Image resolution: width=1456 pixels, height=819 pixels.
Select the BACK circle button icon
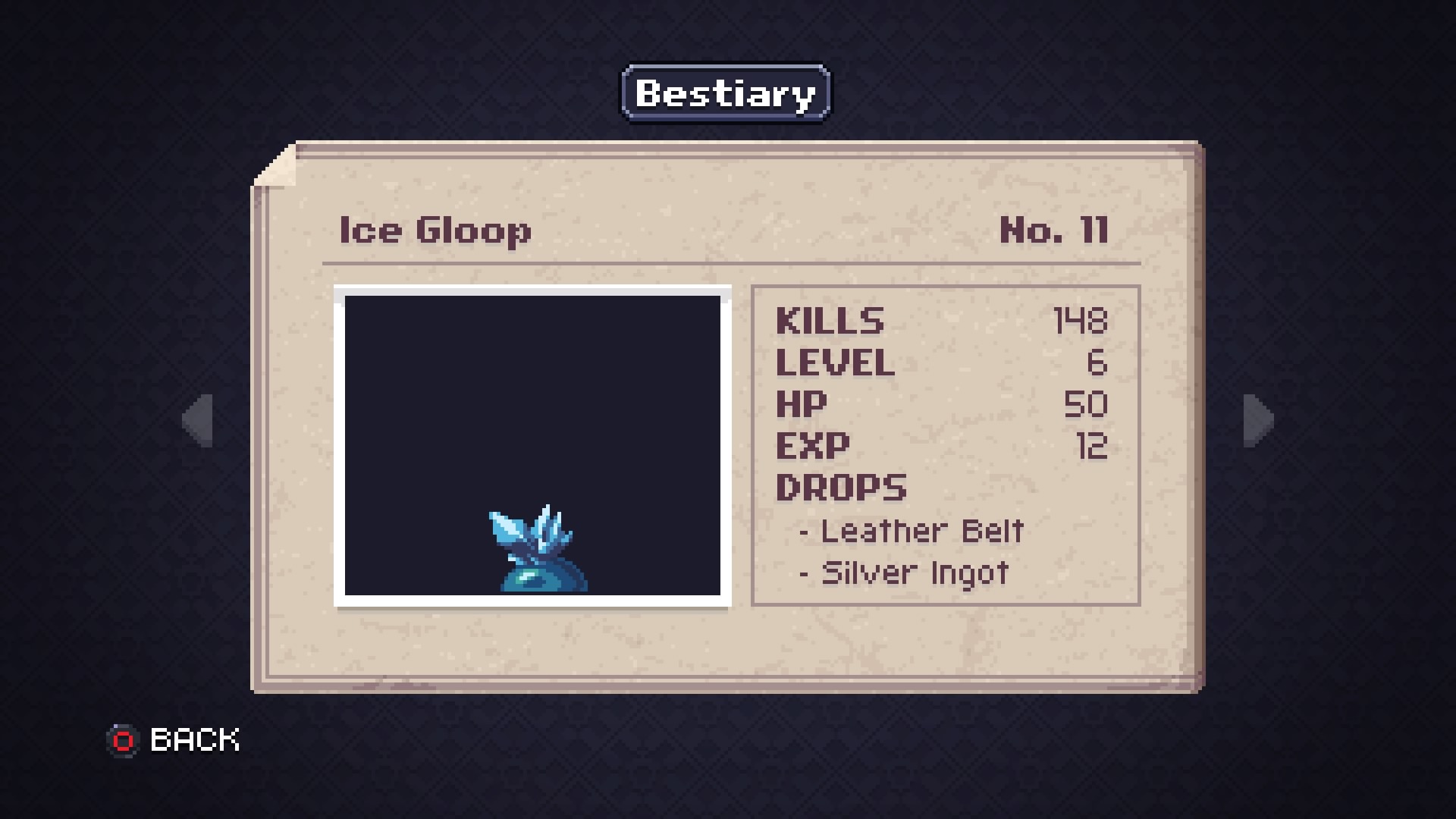click(124, 739)
